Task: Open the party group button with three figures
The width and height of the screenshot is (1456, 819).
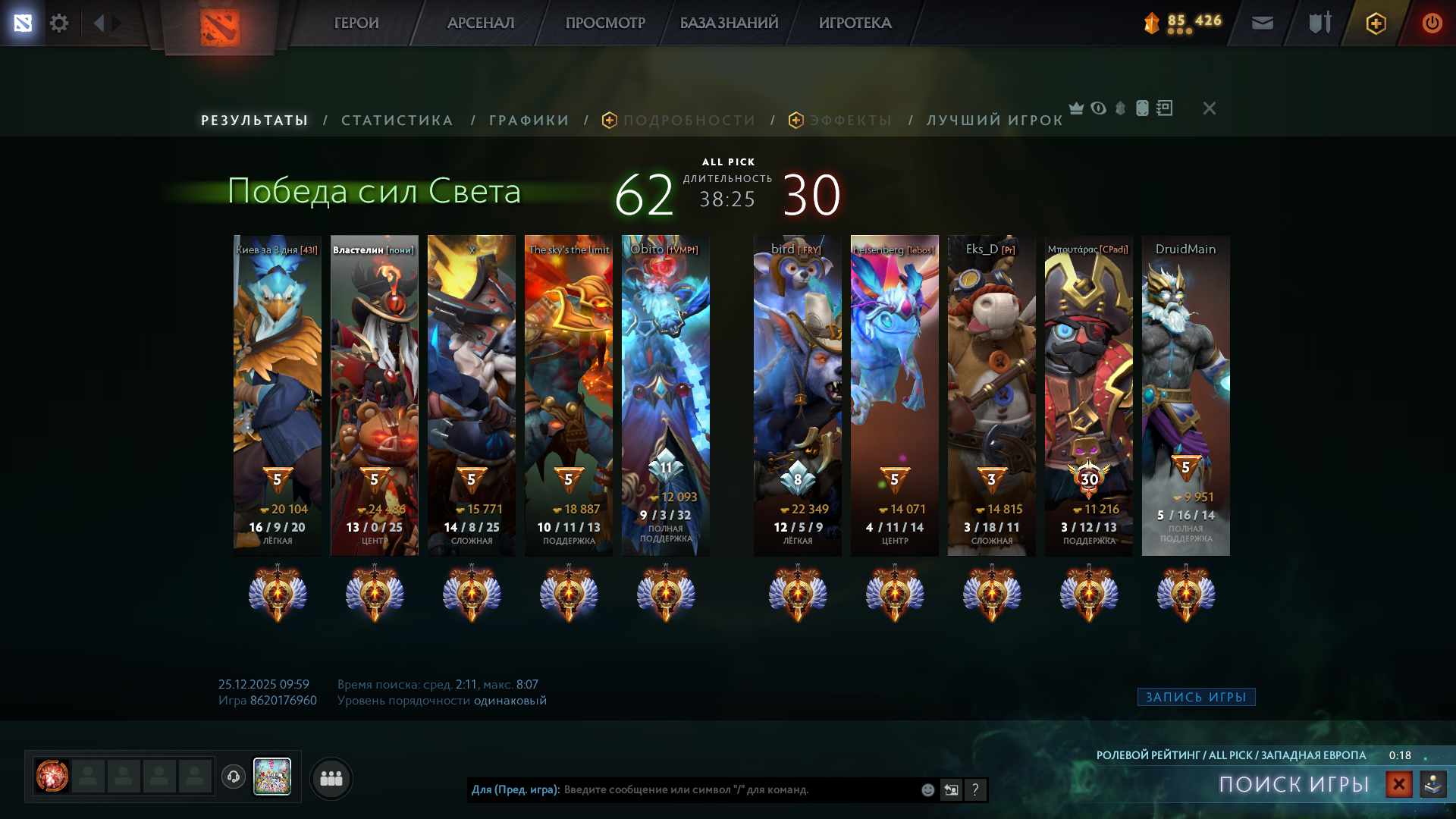Action: (x=331, y=778)
